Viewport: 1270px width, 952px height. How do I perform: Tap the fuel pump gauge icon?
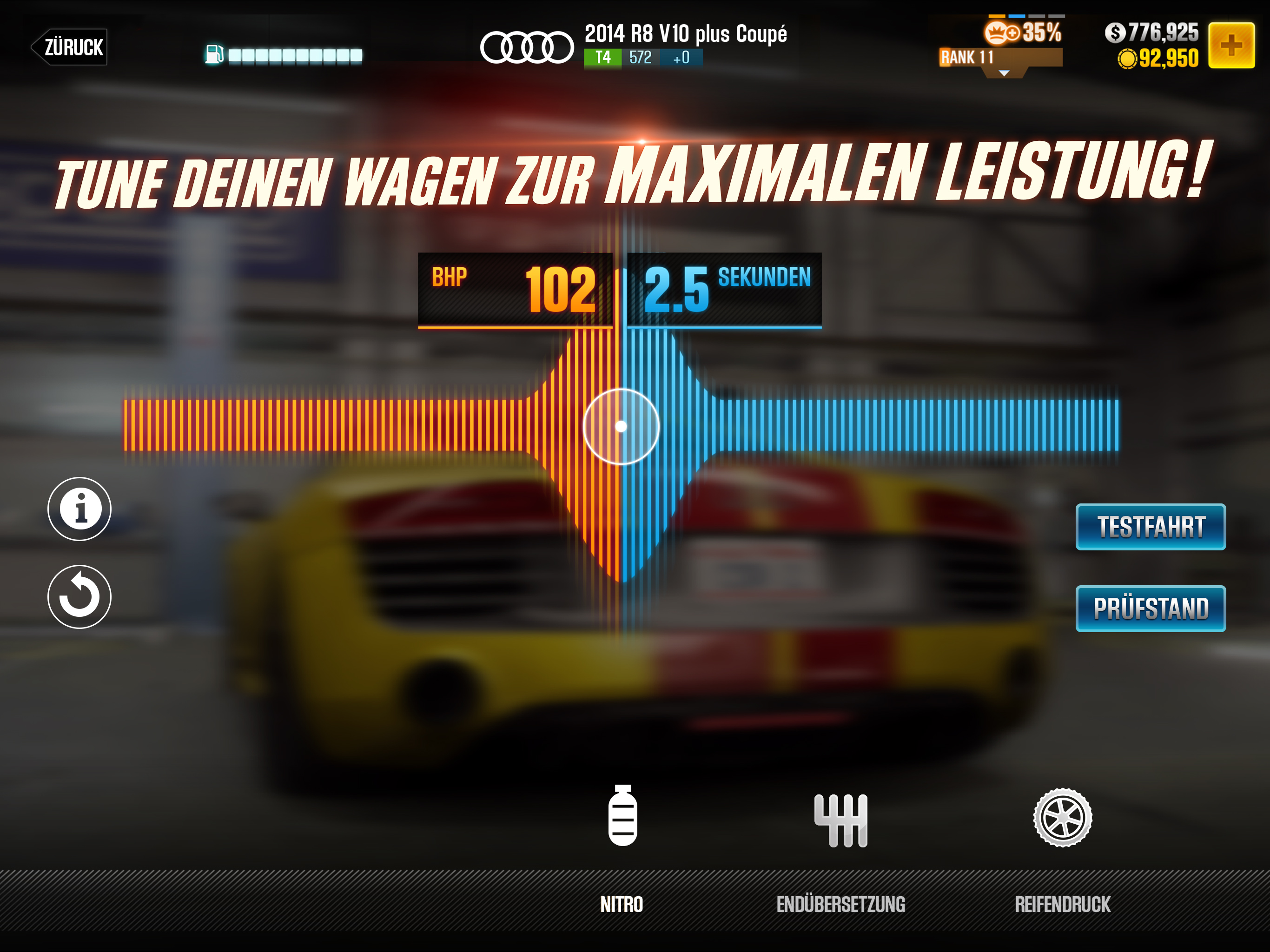pyautogui.click(x=214, y=54)
